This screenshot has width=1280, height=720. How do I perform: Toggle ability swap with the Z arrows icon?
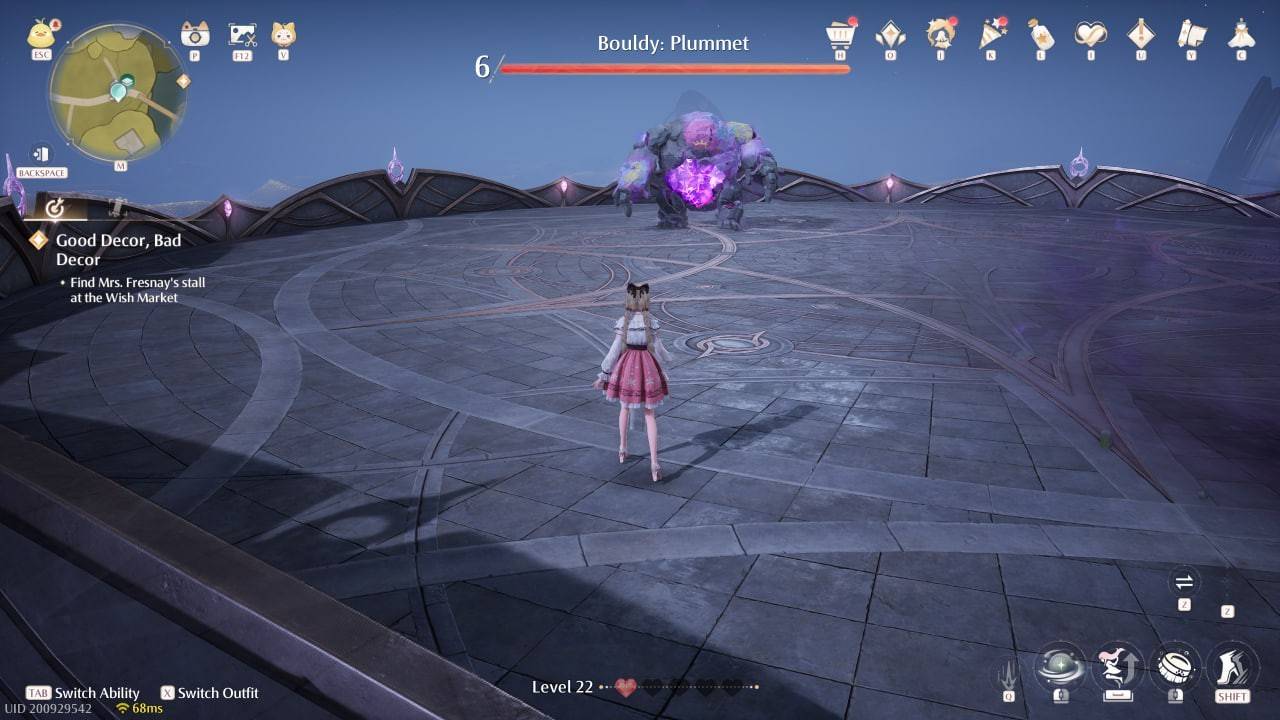[1183, 582]
